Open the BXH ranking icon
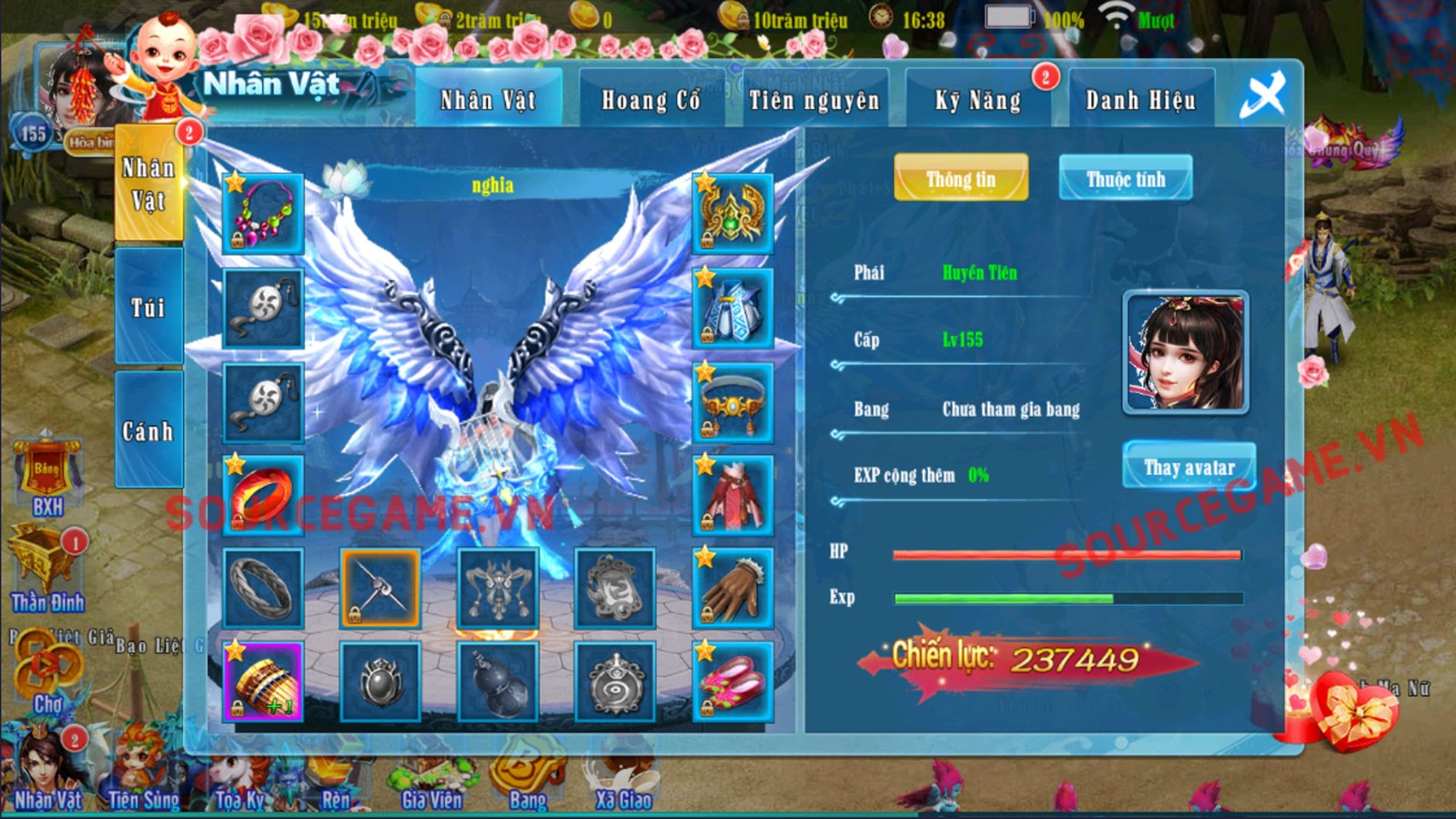The image size is (1456, 819). (47, 478)
